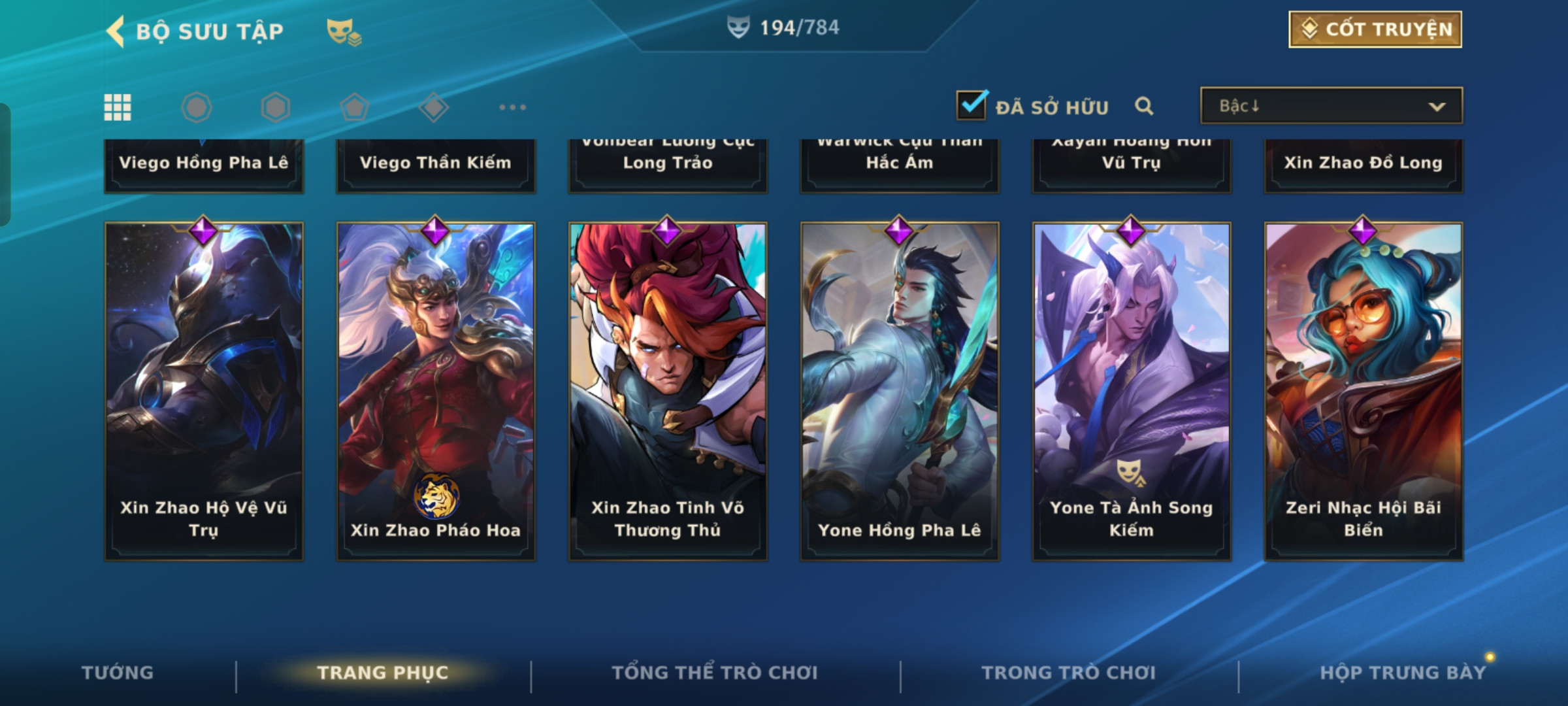Pick Yone Tà Ảnh Song Kiếm skin
Screen dimensions: 1568x706
(1132, 391)
